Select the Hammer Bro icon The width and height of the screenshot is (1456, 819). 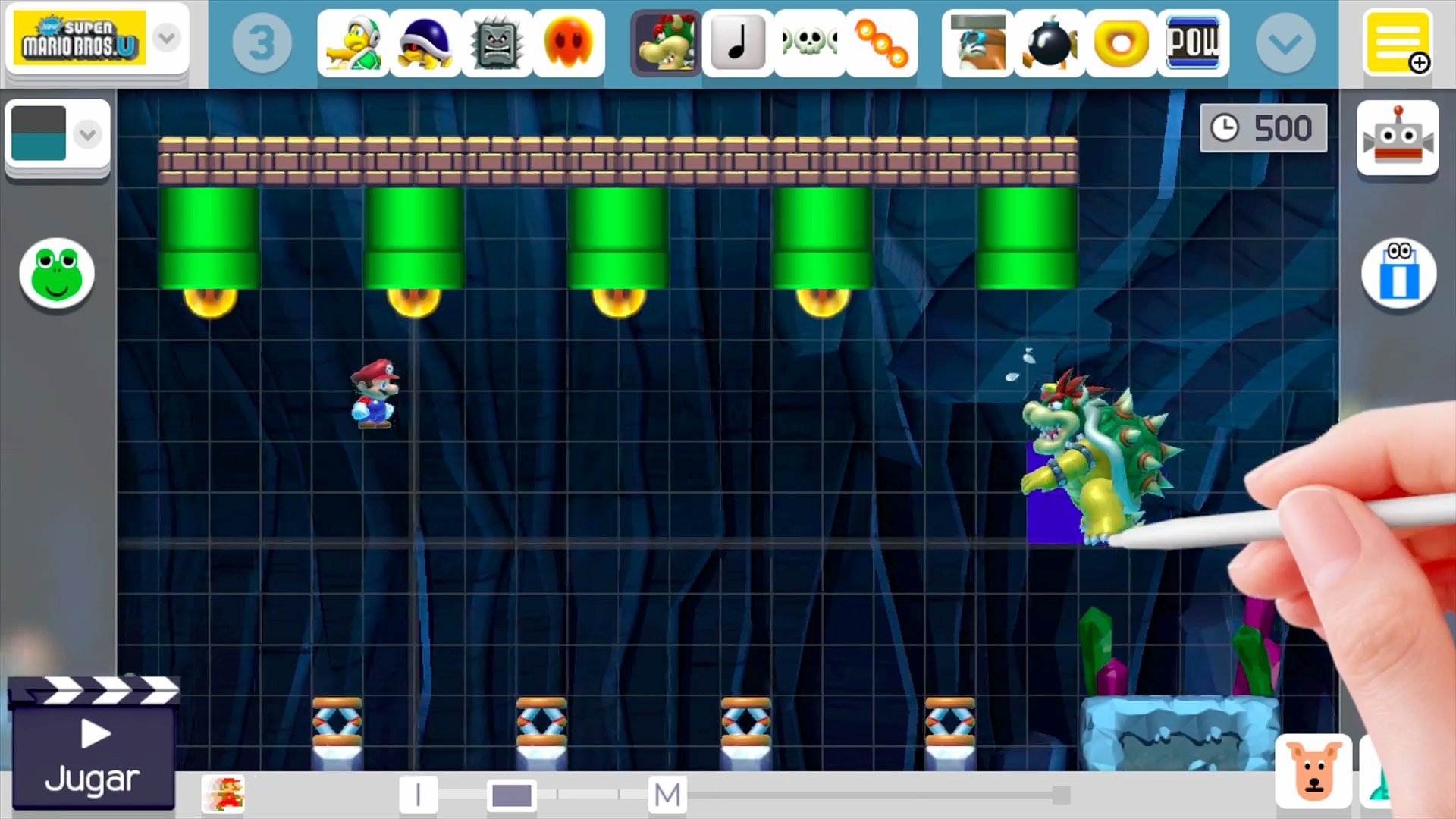pyautogui.click(x=353, y=42)
